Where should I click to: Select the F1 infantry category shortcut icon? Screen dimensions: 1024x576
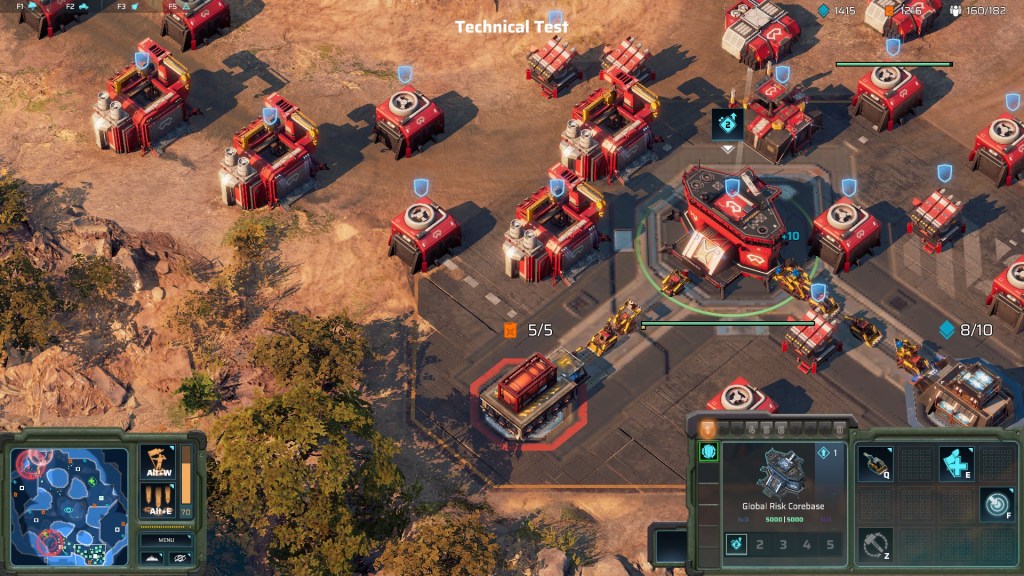coord(31,6)
